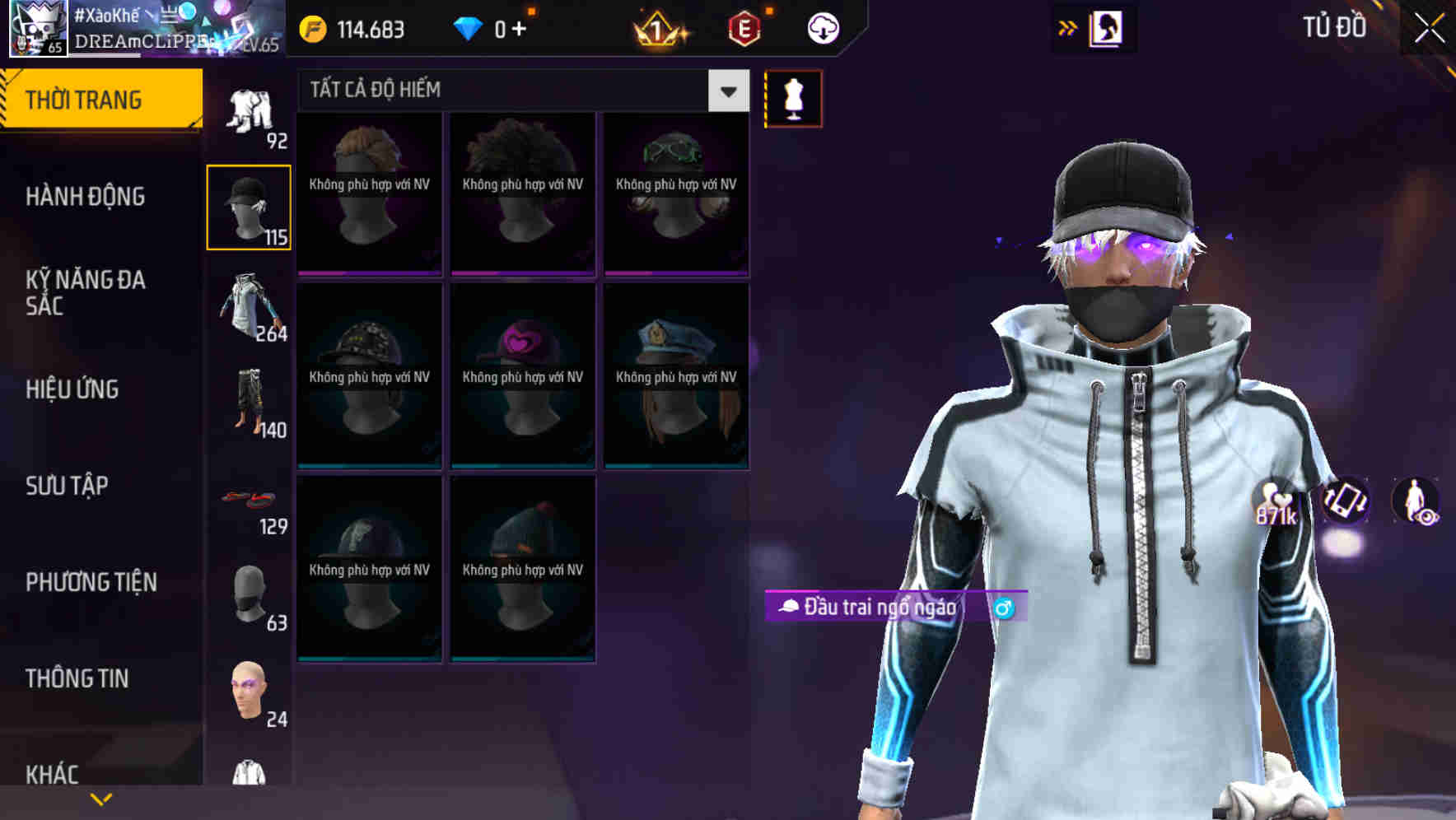Click the mannequin outfit preset icon

(793, 97)
